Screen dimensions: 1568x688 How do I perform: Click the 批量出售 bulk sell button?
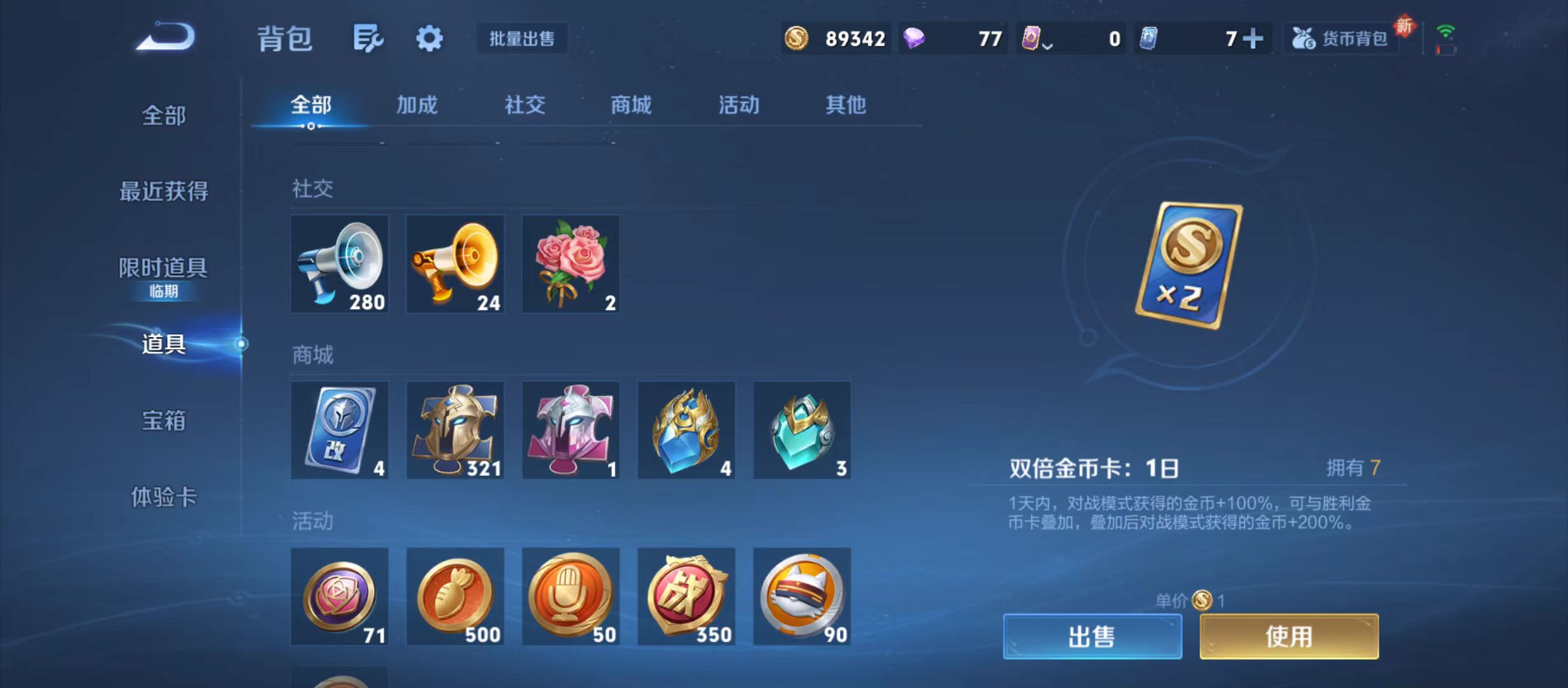tap(521, 38)
